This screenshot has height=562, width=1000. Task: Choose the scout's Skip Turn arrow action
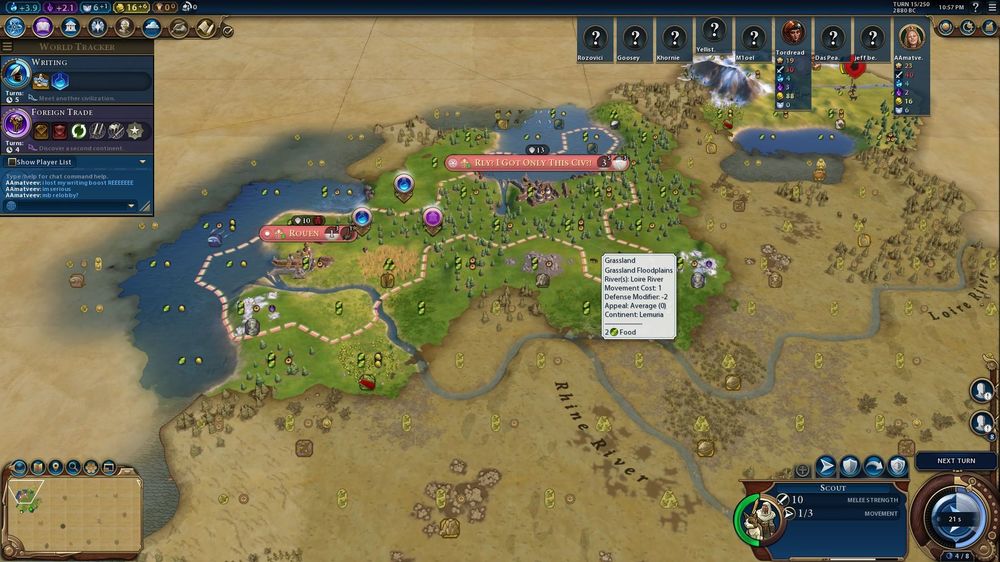click(x=874, y=466)
